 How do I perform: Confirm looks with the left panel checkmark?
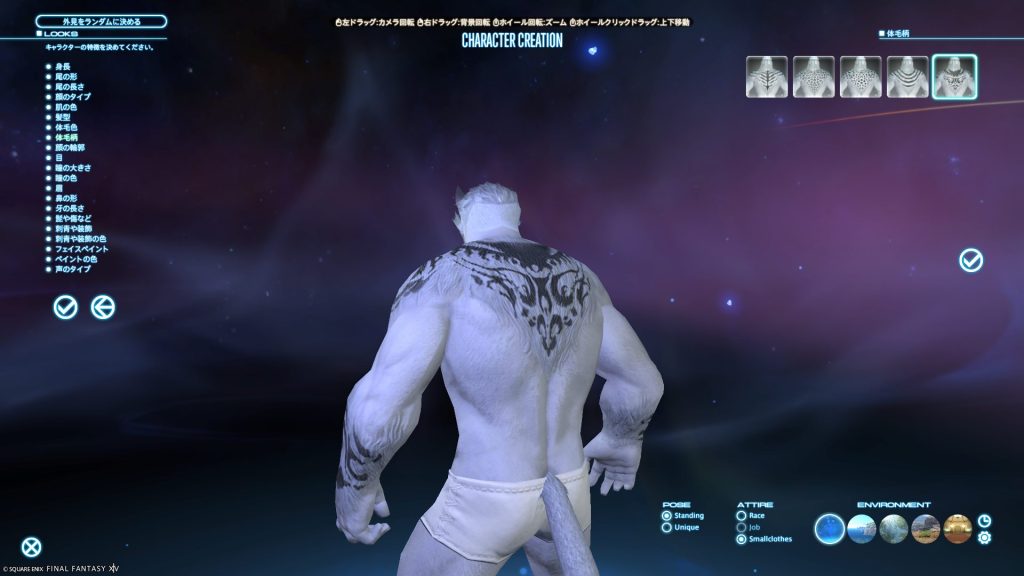[x=65, y=308]
